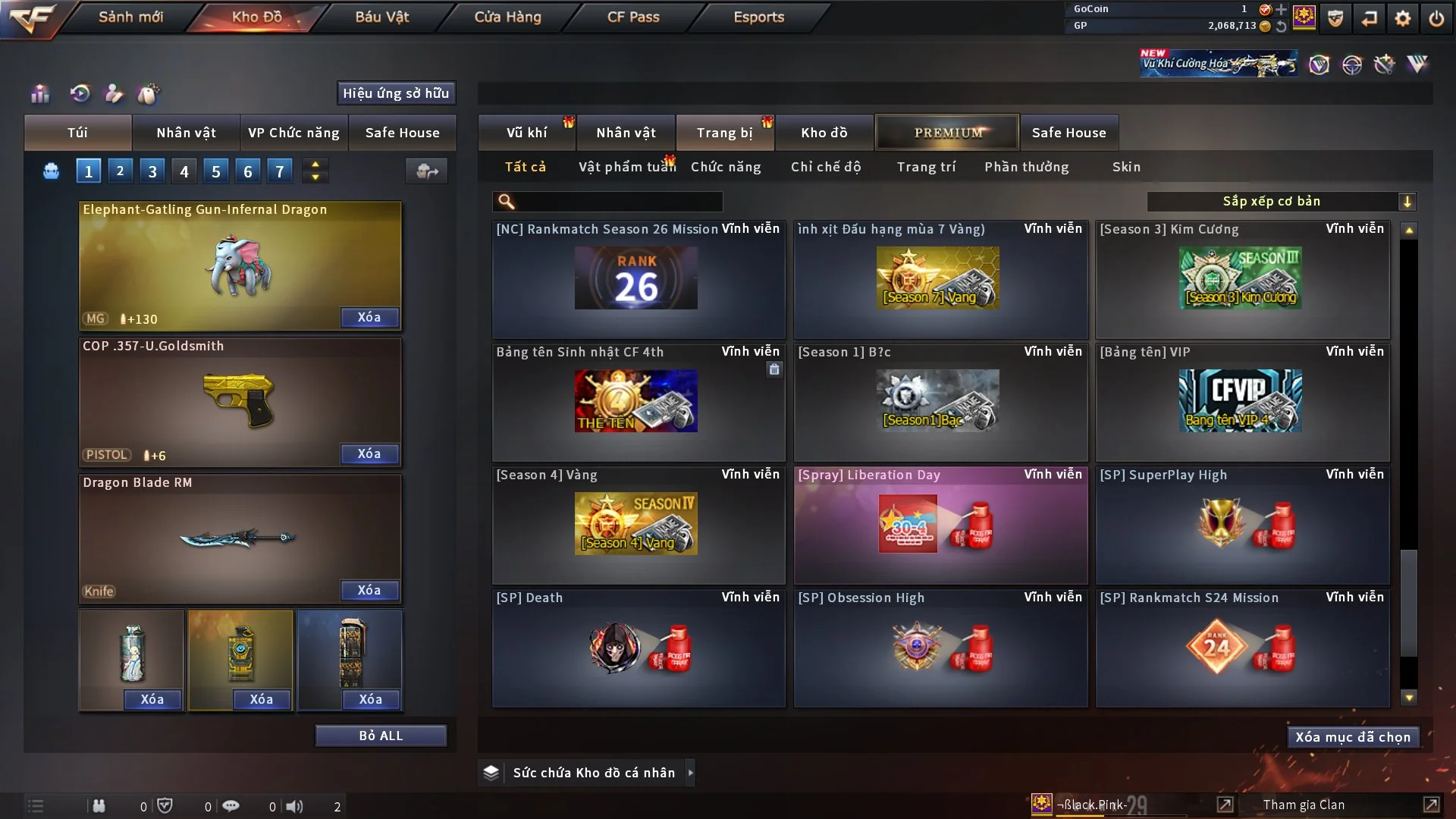
Task: Remove the Elephant-Gatling Gun with Xóa
Action: point(369,317)
